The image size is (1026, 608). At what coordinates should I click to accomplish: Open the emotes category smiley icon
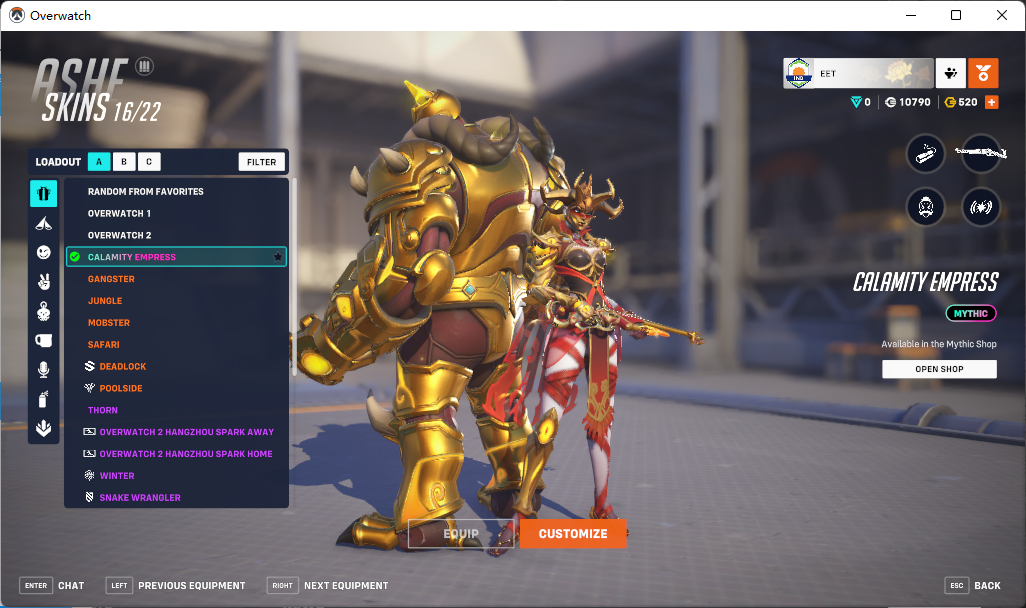tap(44, 253)
